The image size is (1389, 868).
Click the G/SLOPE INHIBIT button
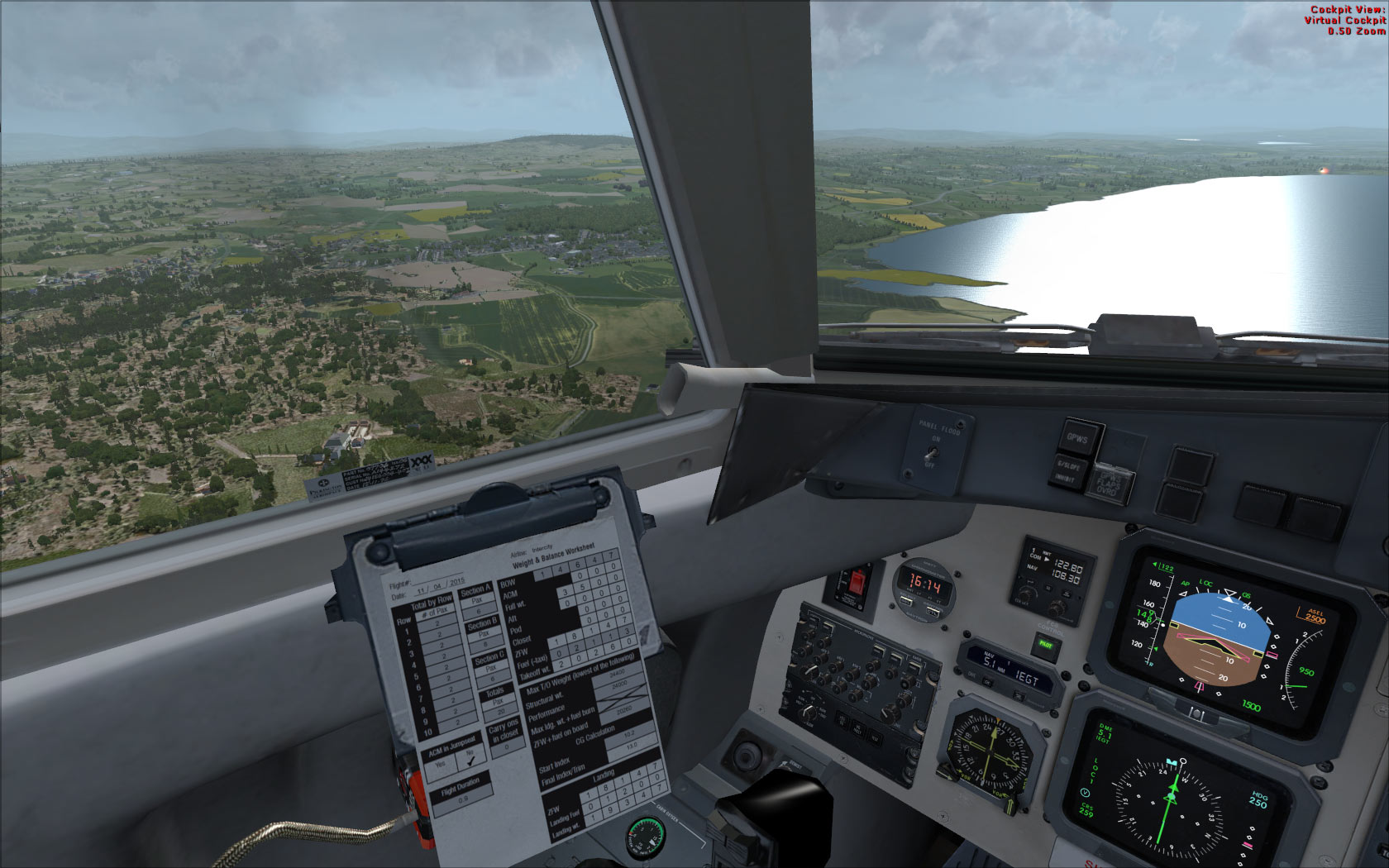[1068, 472]
